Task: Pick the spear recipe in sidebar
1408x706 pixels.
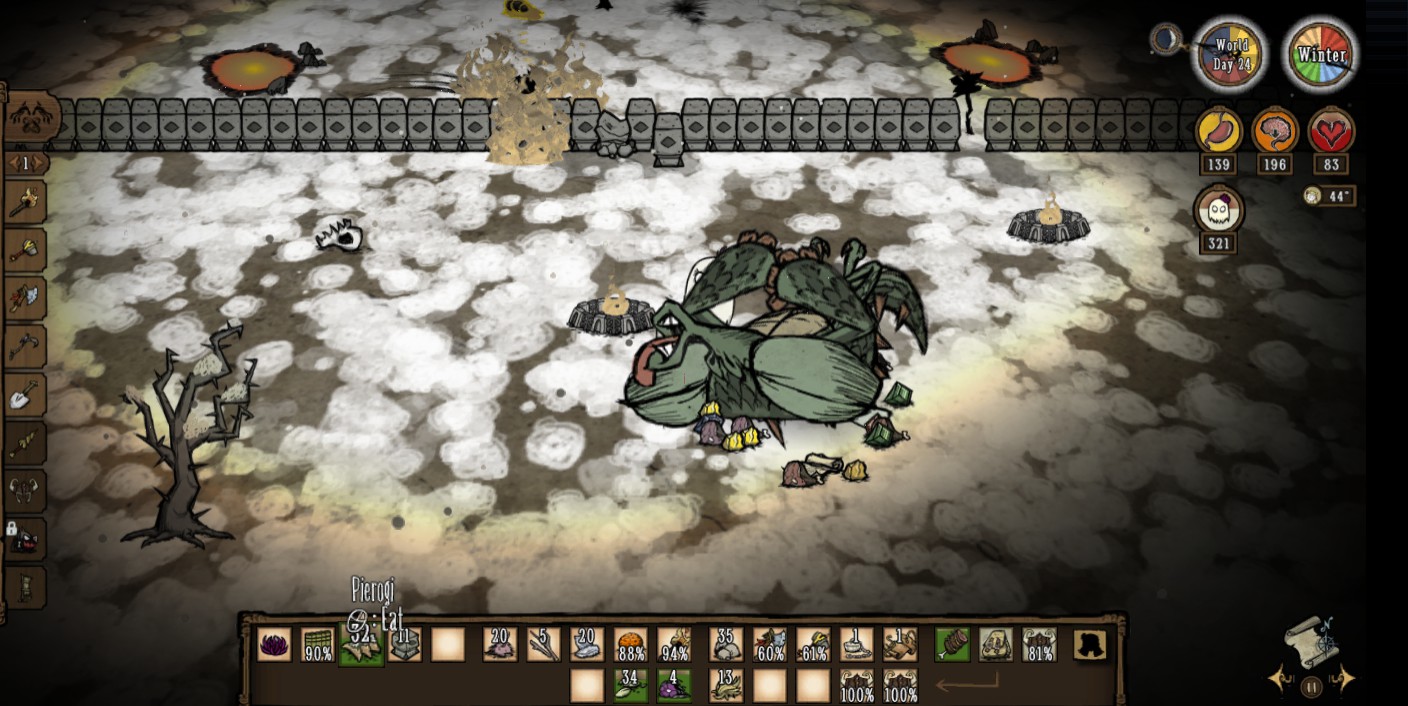Action: (x=25, y=443)
